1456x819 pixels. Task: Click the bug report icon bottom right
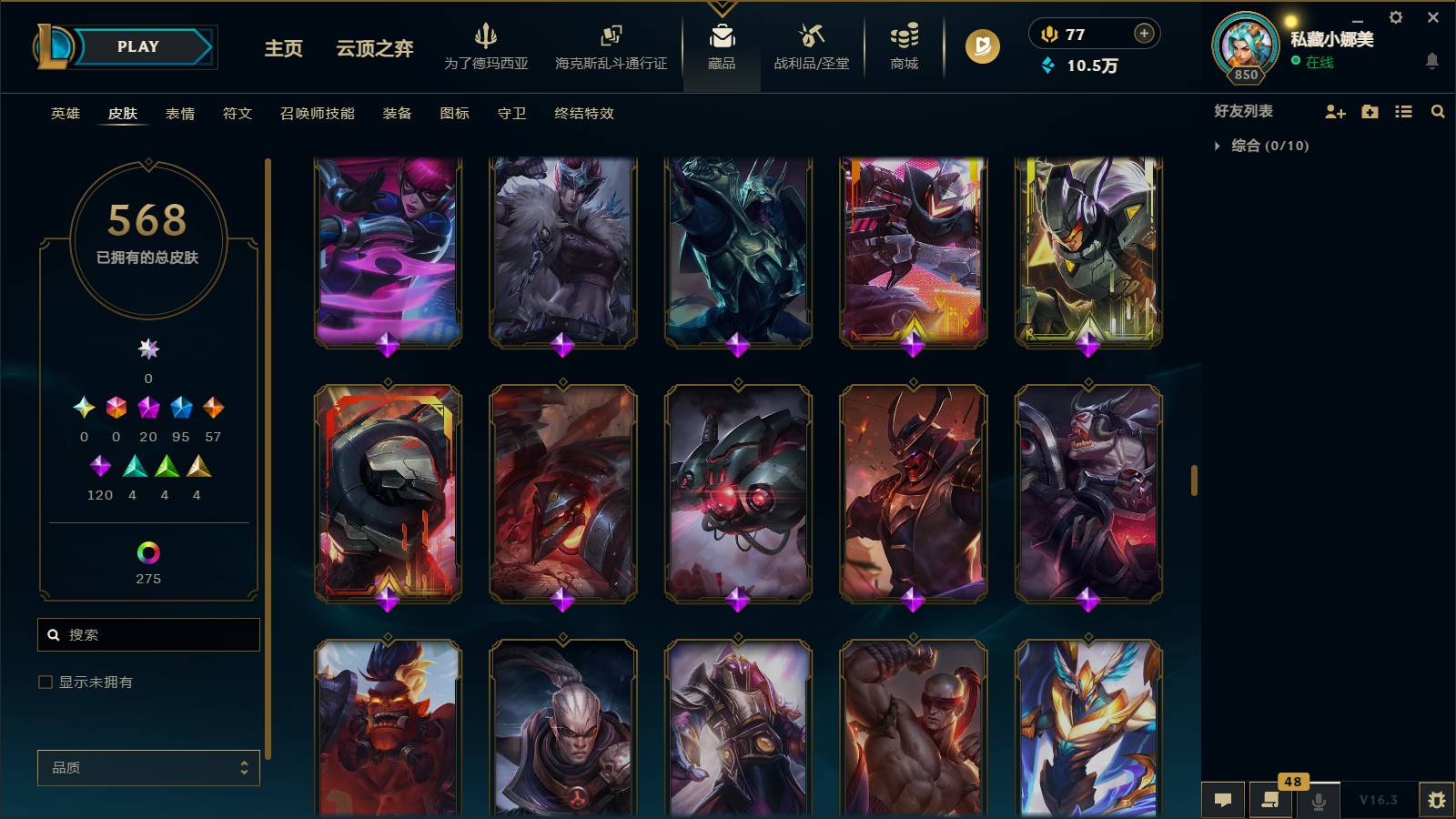1438,799
